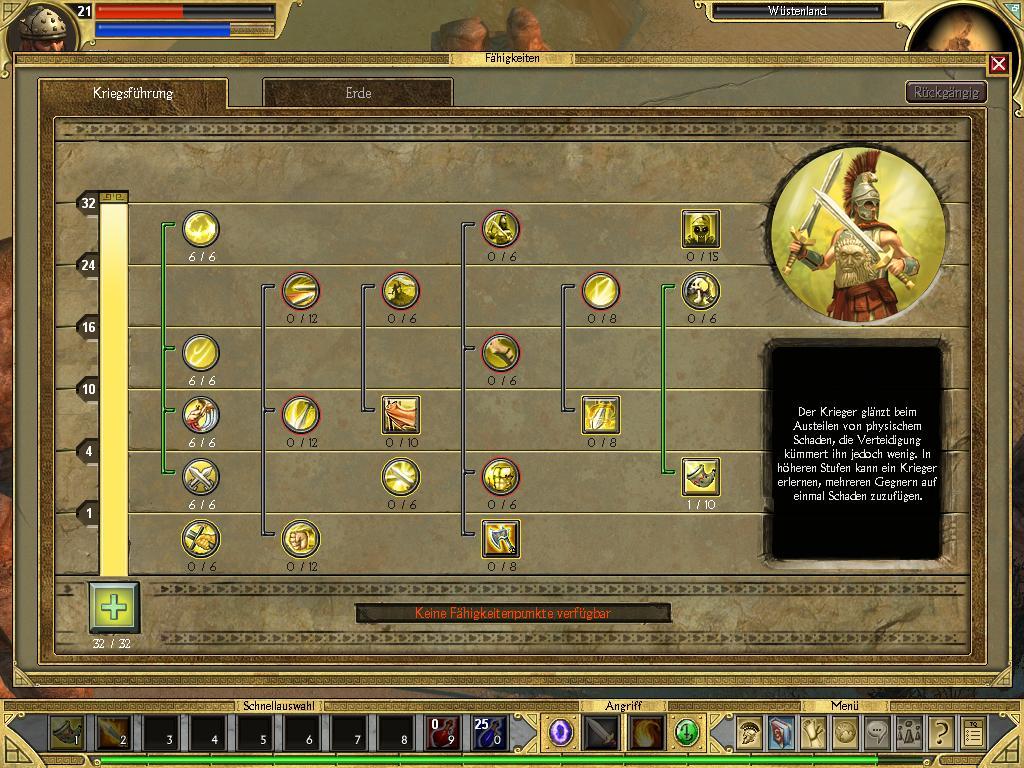Click the Rückgängig undo button
This screenshot has height=768, width=1024.
point(946,92)
